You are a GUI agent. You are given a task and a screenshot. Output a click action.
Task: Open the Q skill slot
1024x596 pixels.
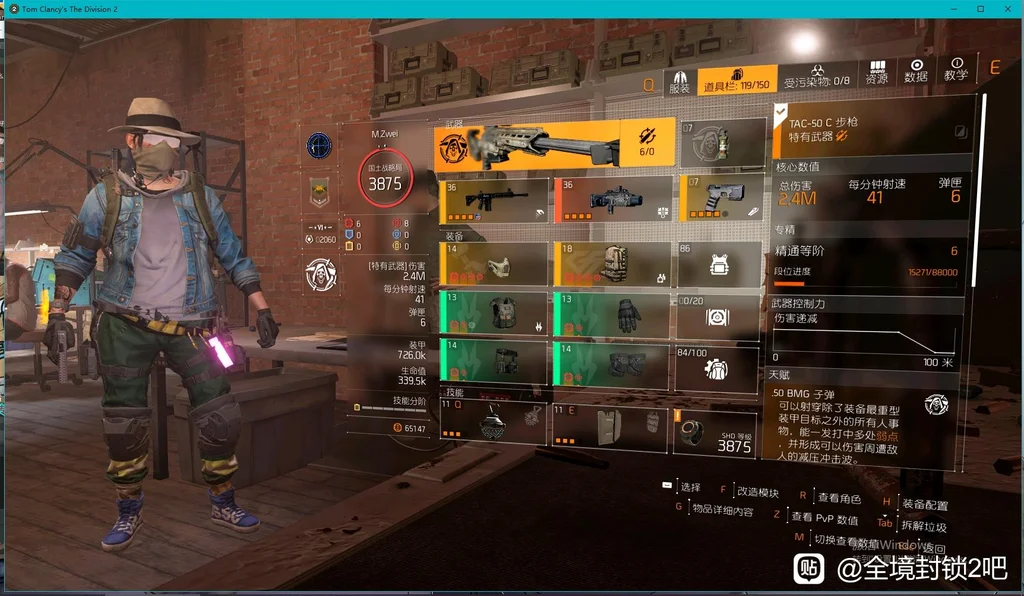pos(494,425)
